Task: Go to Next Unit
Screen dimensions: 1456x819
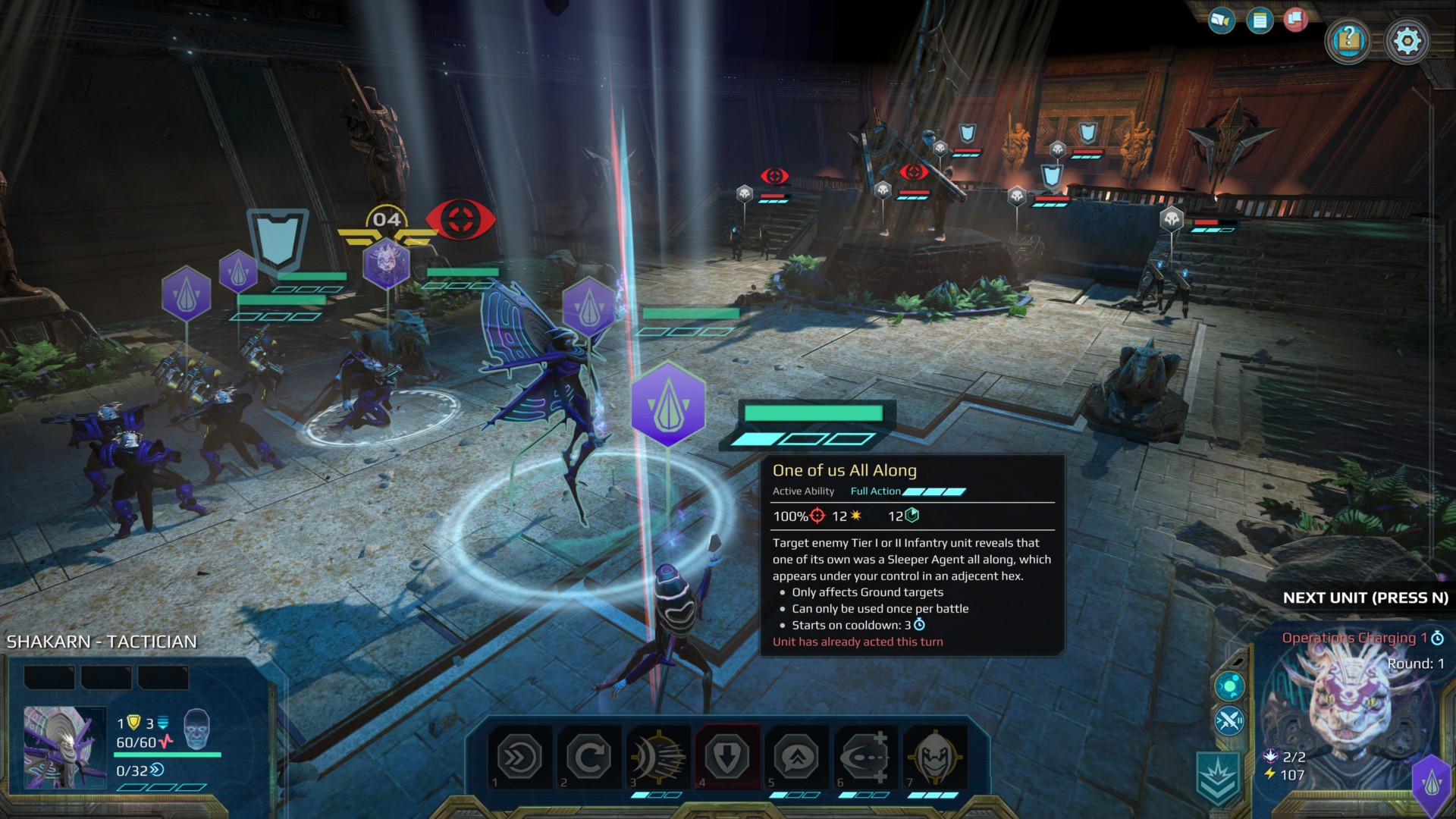Action: coord(1365,598)
